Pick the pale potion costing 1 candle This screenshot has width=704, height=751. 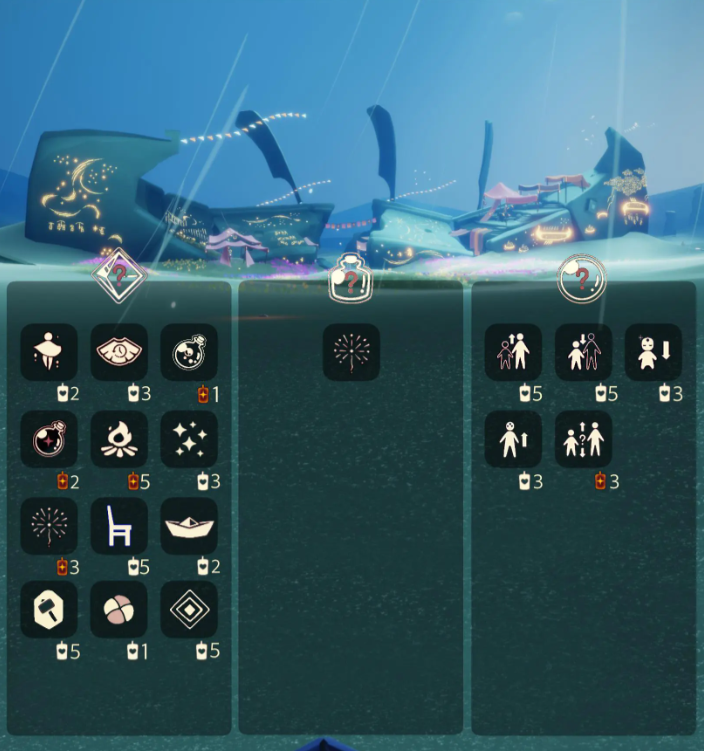(x=189, y=352)
